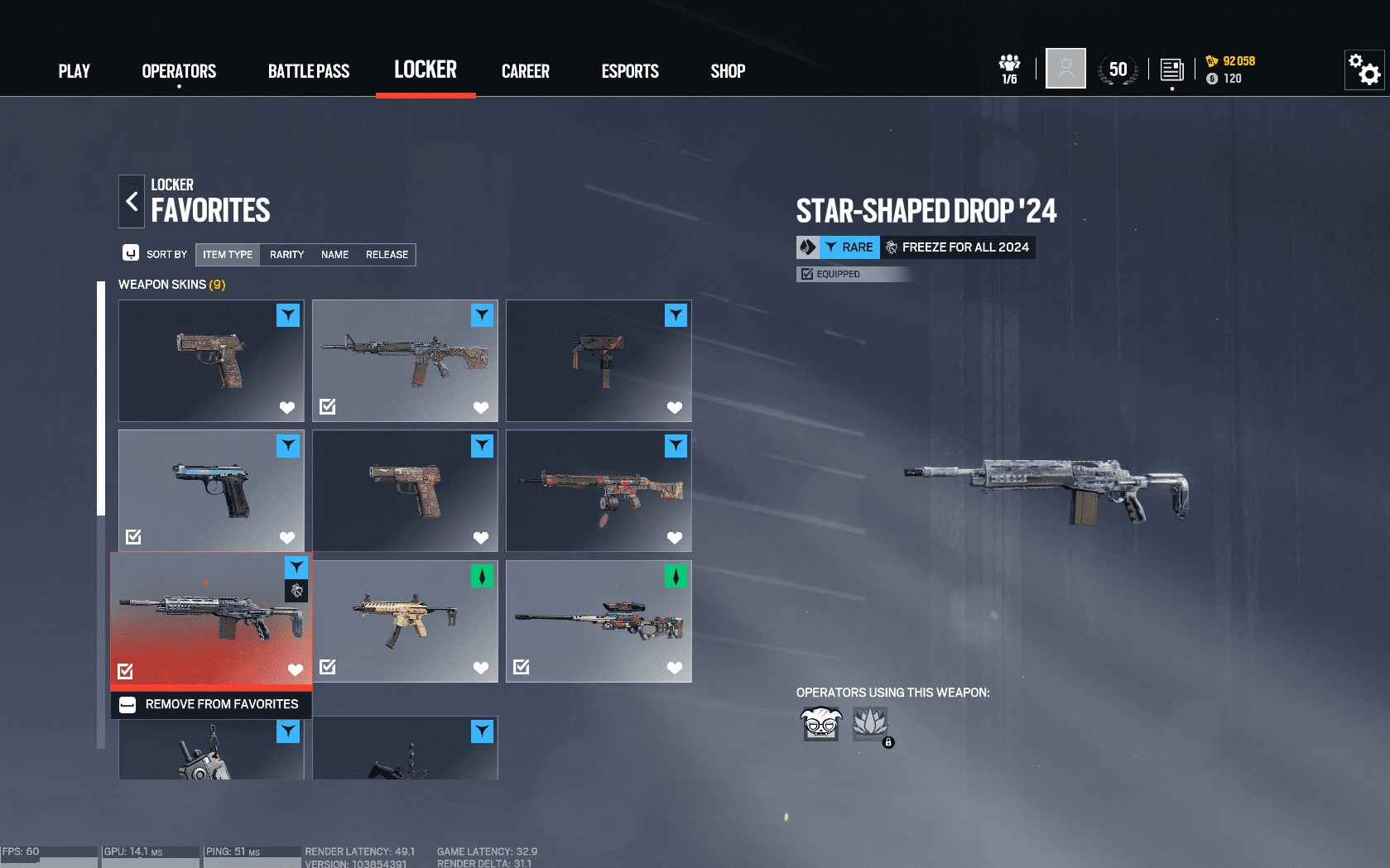Switch to the Operators tab
The width and height of the screenshot is (1390, 868).
(179, 71)
